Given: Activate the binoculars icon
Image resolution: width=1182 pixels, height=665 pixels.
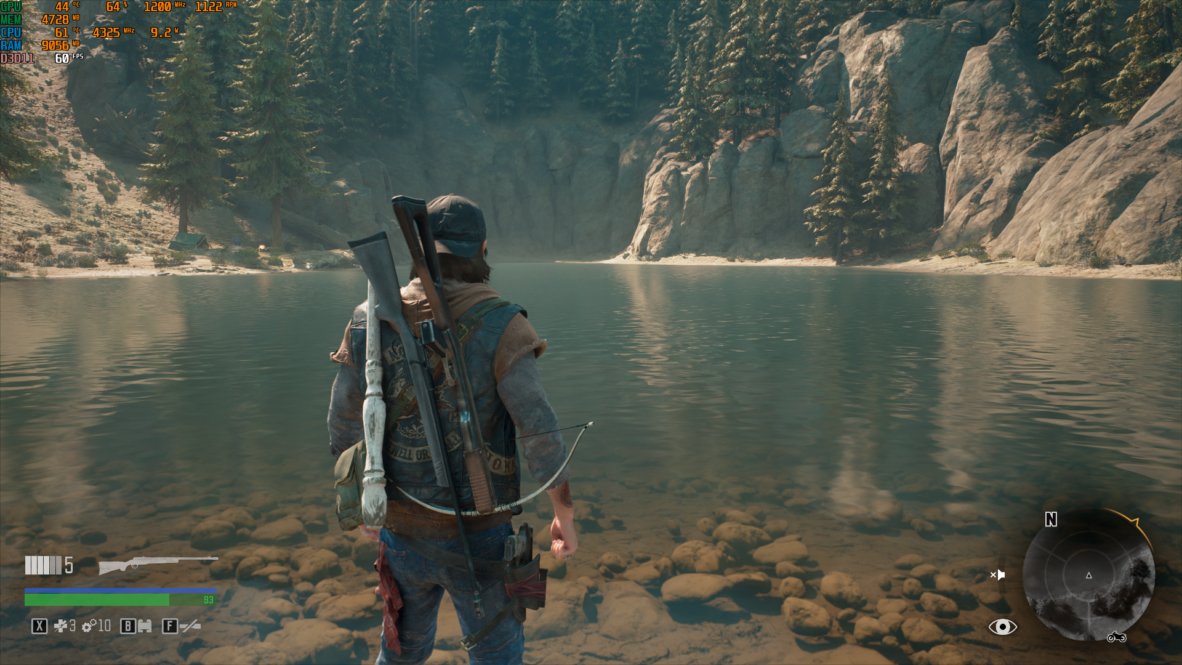Looking at the screenshot, I should 144,626.
